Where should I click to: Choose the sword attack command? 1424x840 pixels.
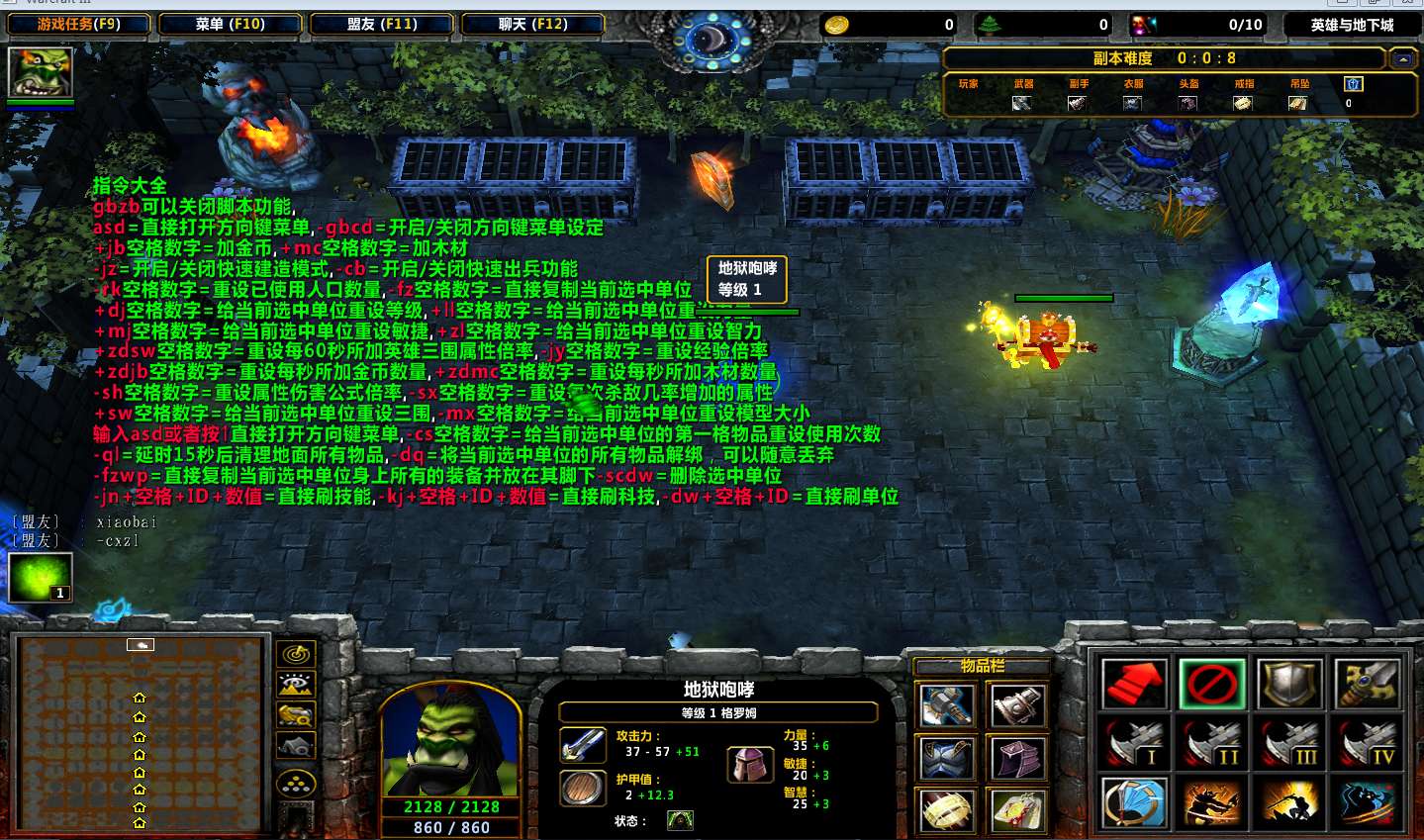1368,684
